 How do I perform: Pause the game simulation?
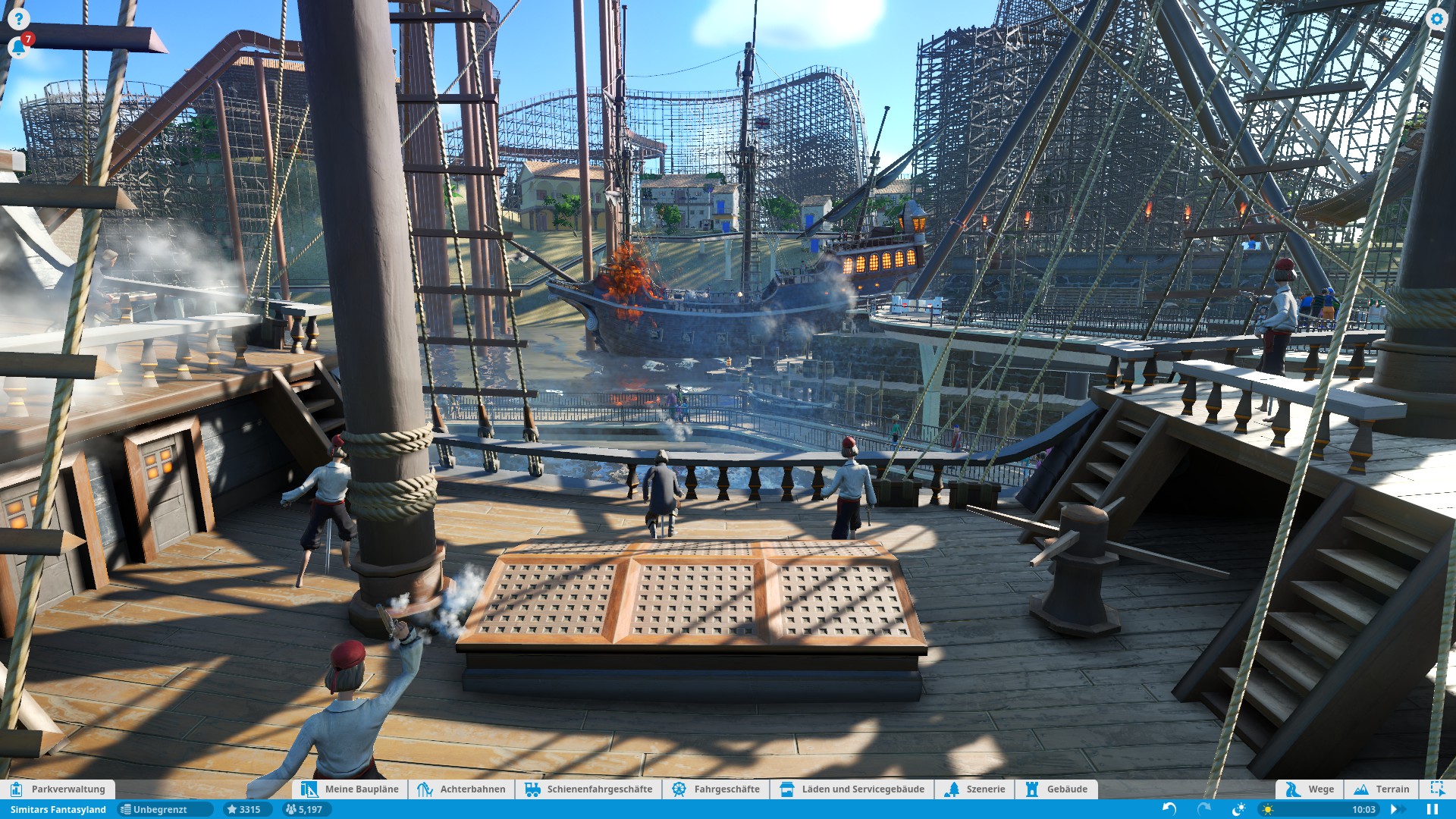point(1432,809)
